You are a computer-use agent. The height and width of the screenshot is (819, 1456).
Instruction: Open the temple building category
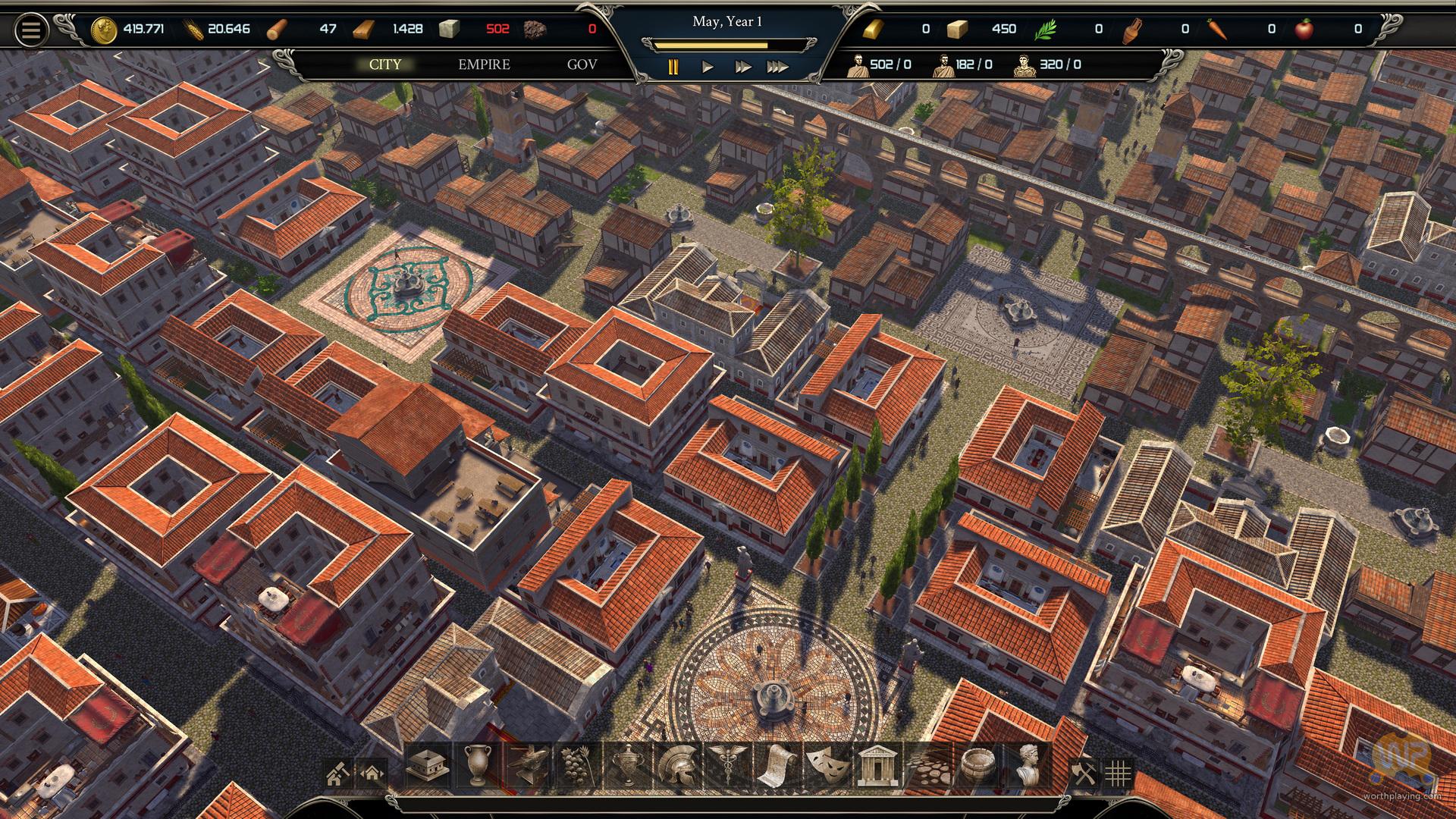click(x=877, y=766)
